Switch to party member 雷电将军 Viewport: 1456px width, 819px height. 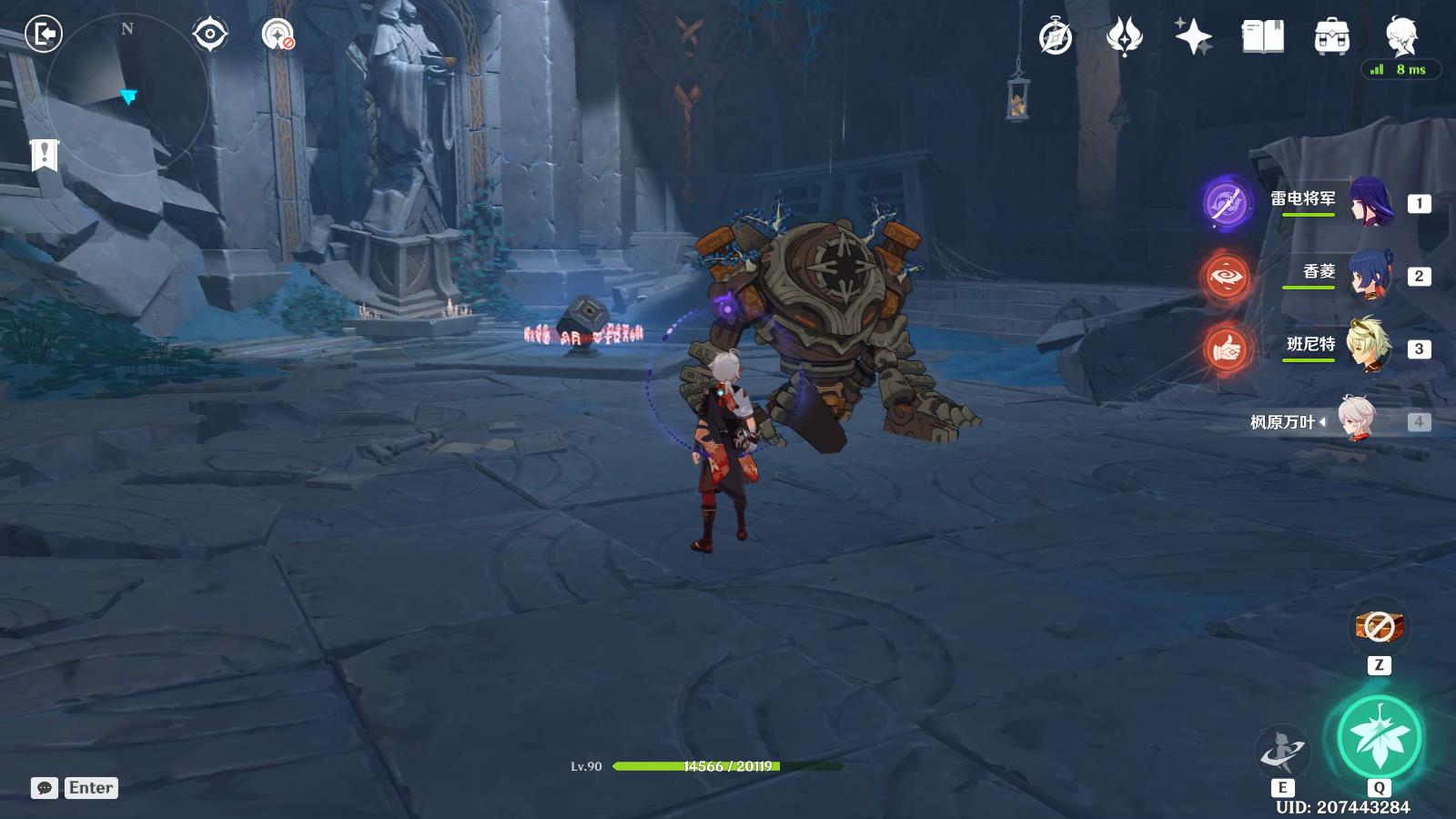pos(1370,202)
